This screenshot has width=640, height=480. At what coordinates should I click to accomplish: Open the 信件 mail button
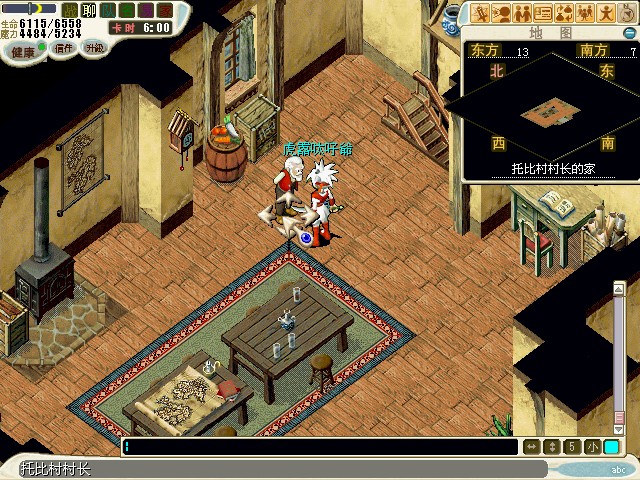[x=63, y=48]
